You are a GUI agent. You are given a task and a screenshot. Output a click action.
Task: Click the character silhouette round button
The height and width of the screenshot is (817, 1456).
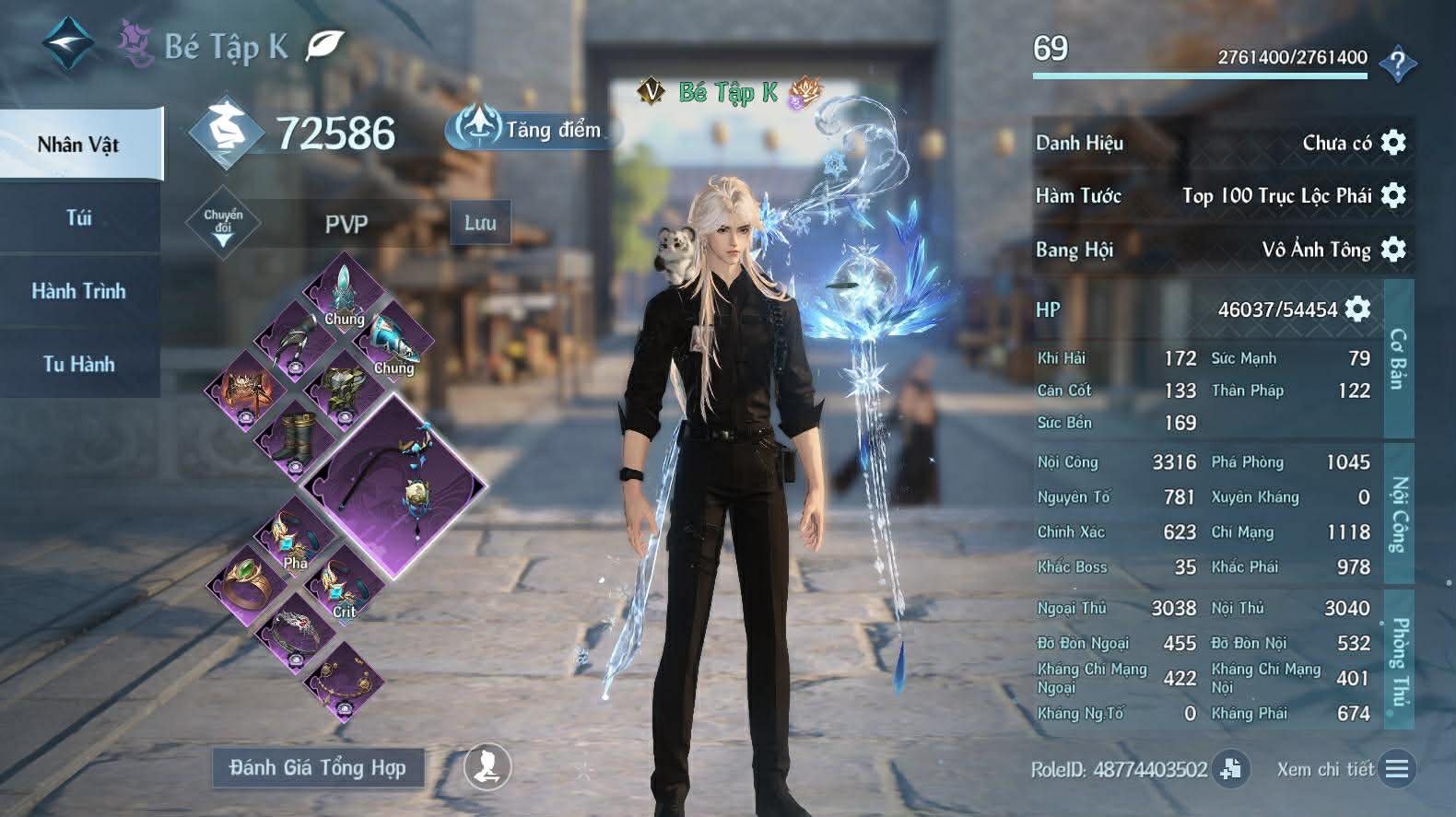coord(487,766)
